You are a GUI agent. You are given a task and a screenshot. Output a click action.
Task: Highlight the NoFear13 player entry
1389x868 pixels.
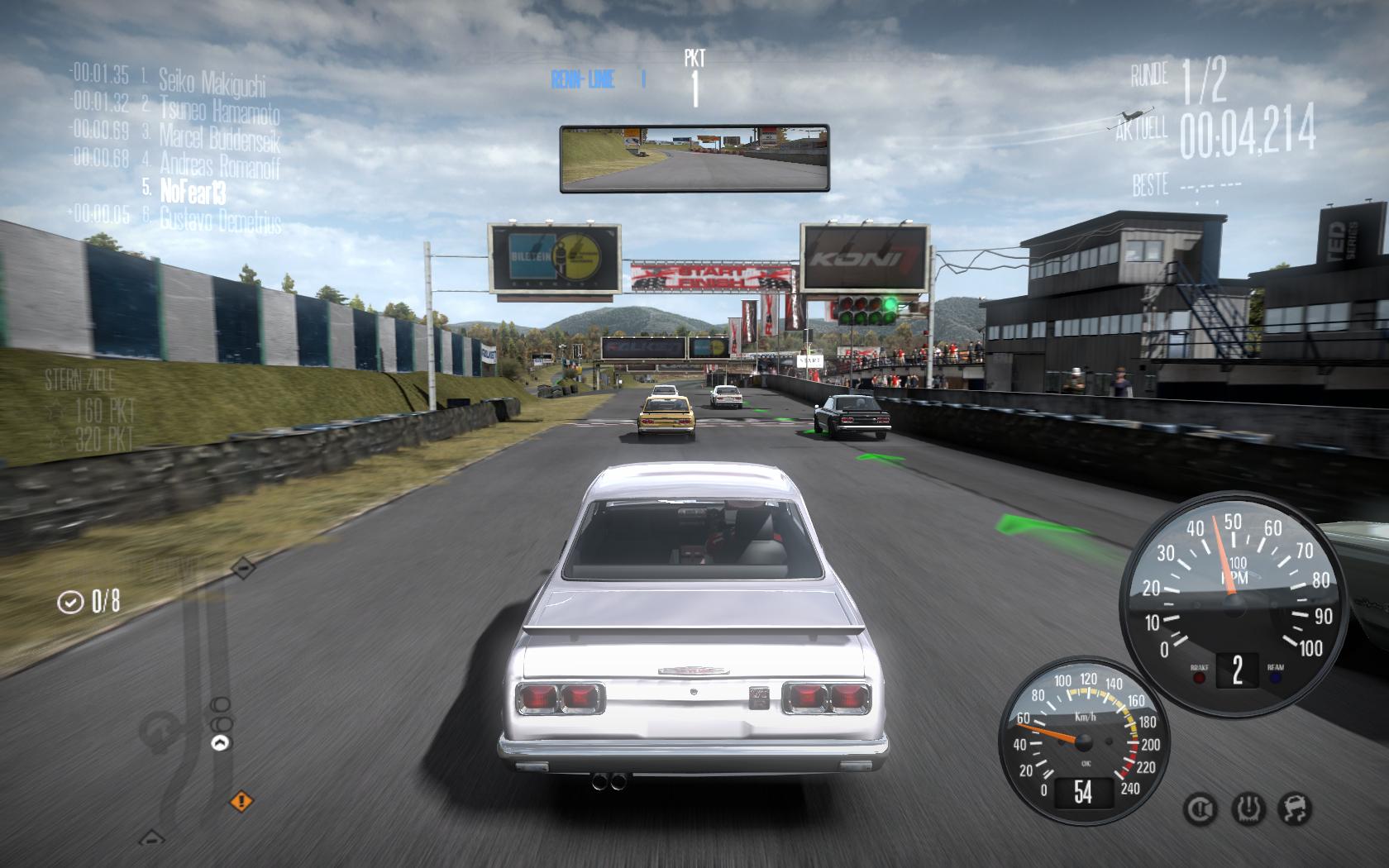point(193,192)
